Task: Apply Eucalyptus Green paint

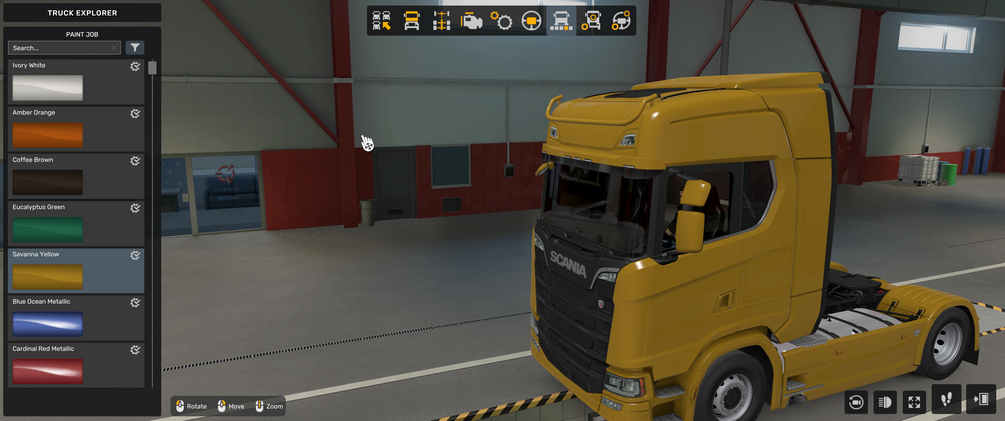Action: 47,229
